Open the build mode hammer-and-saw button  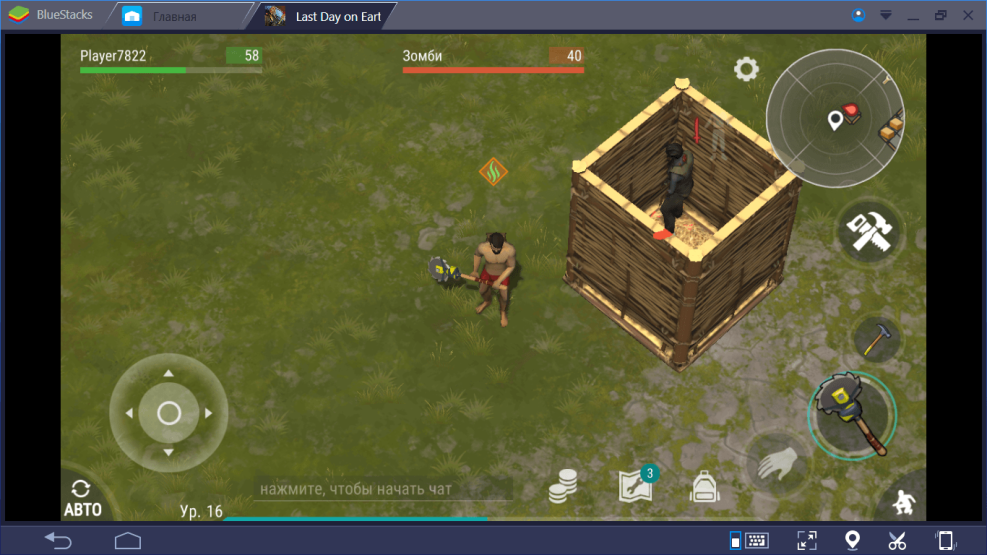point(869,232)
